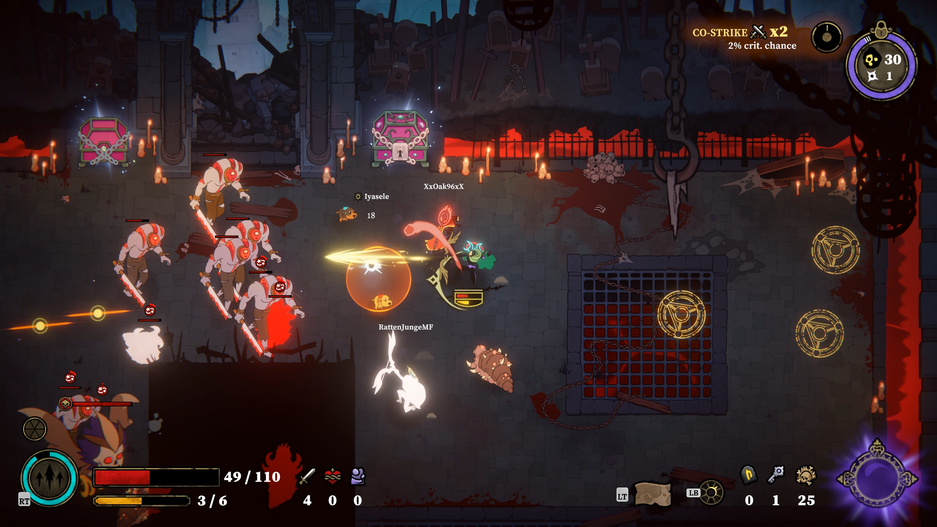
Task: Select the wrapped heart stat icon
Action: [332, 476]
